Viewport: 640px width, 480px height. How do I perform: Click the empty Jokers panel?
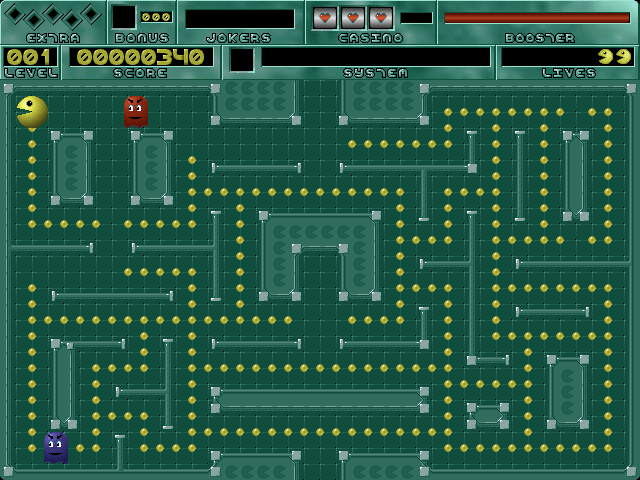(239, 19)
